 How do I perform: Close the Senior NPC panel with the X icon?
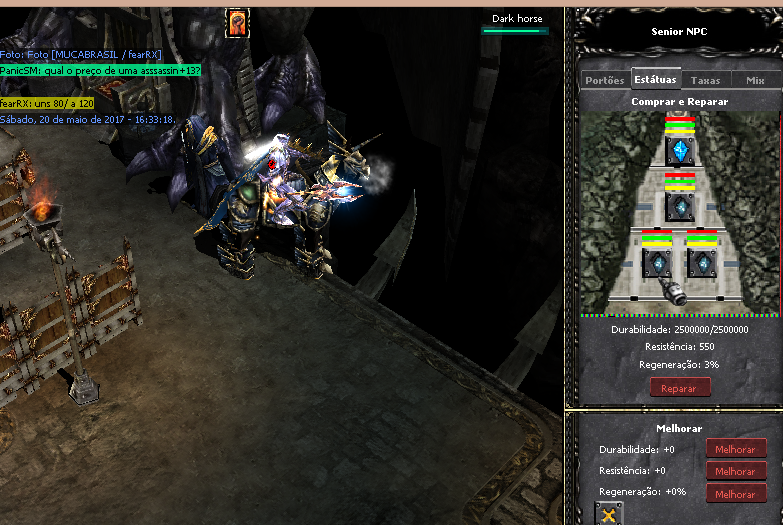point(609,514)
